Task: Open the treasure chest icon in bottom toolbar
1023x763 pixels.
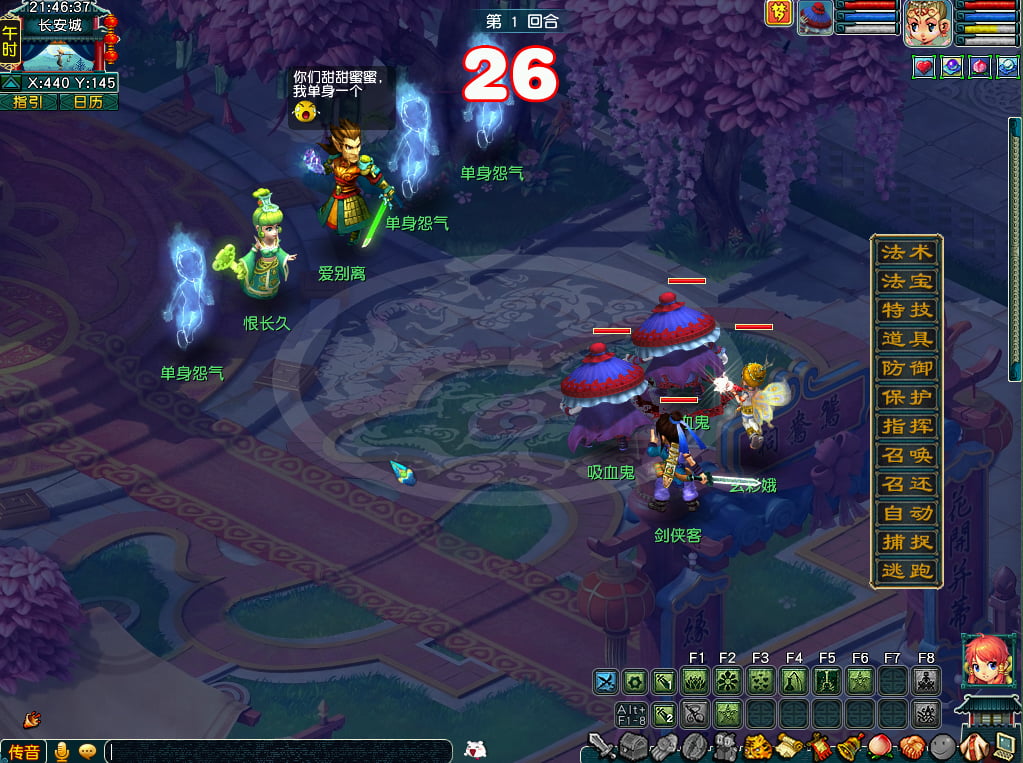Action: [633, 746]
